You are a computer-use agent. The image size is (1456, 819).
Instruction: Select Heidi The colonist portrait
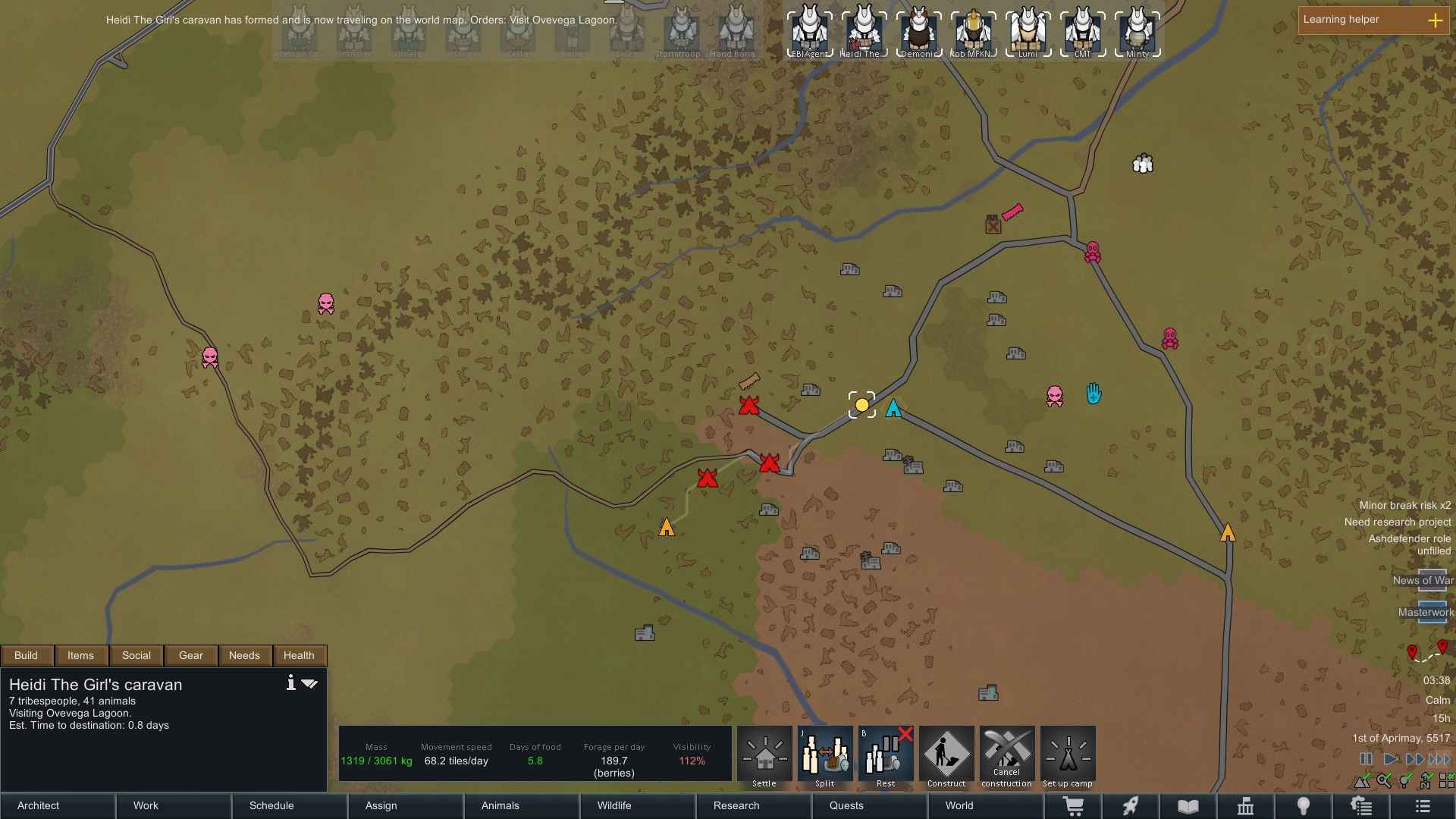point(864,32)
